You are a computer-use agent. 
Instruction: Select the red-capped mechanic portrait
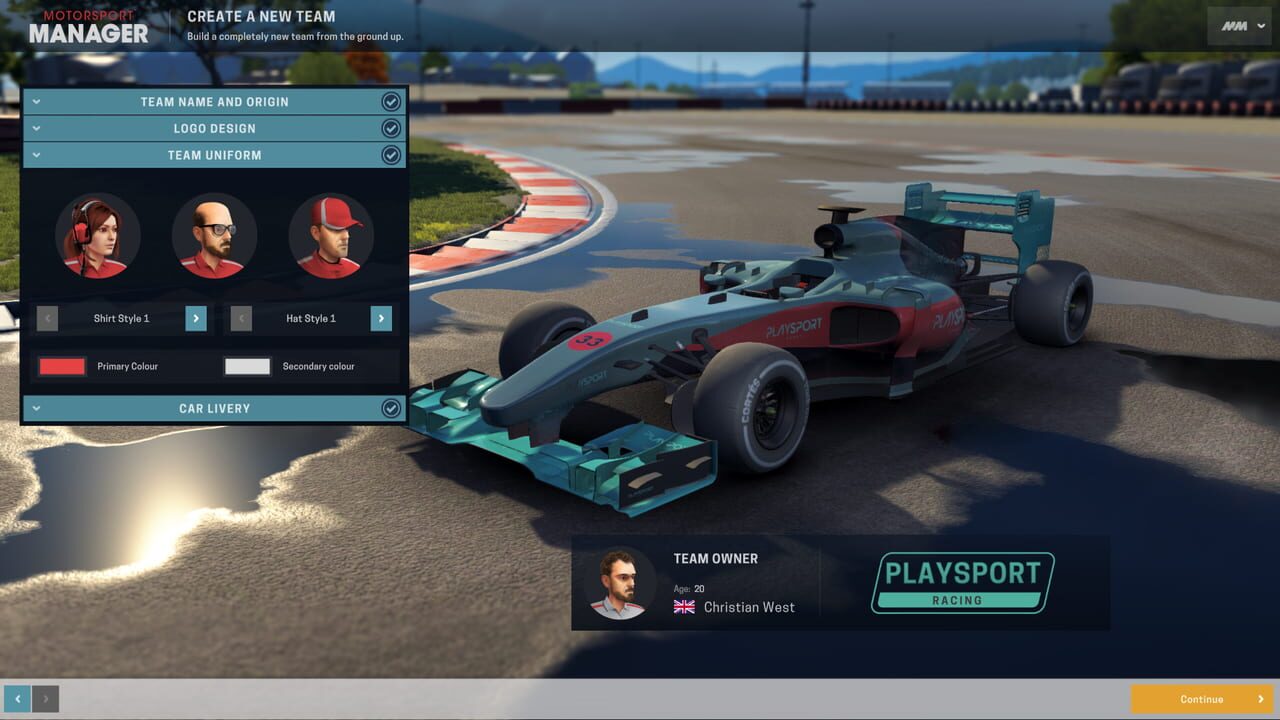(331, 235)
